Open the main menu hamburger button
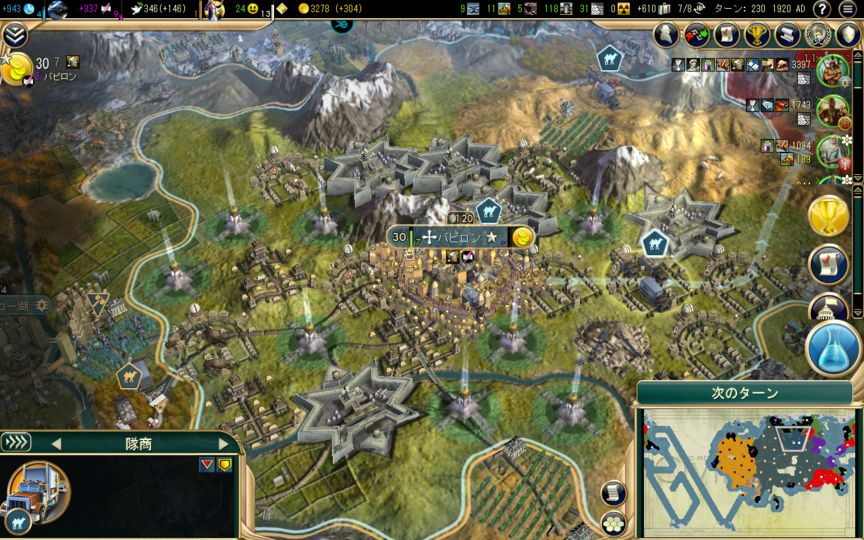The image size is (864, 540). [848, 9]
